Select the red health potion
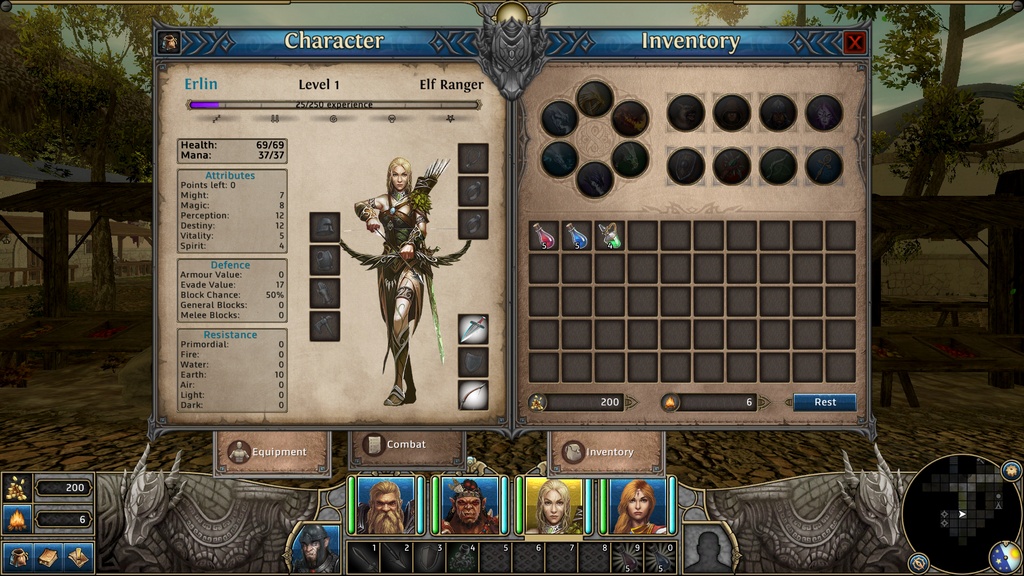The height and width of the screenshot is (576, 1024). 543,236
